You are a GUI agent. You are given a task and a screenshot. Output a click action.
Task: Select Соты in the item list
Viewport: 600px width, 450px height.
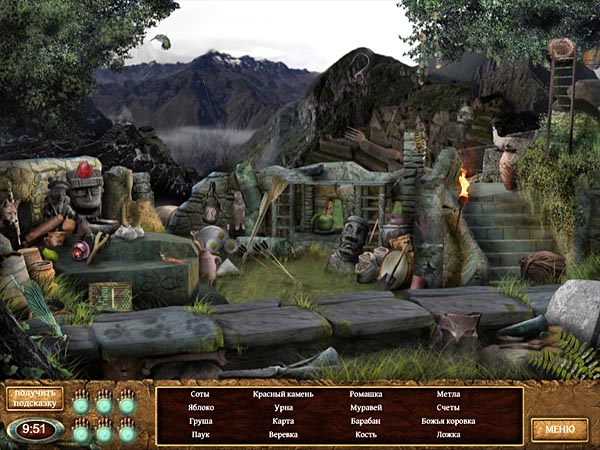(200, 394)
